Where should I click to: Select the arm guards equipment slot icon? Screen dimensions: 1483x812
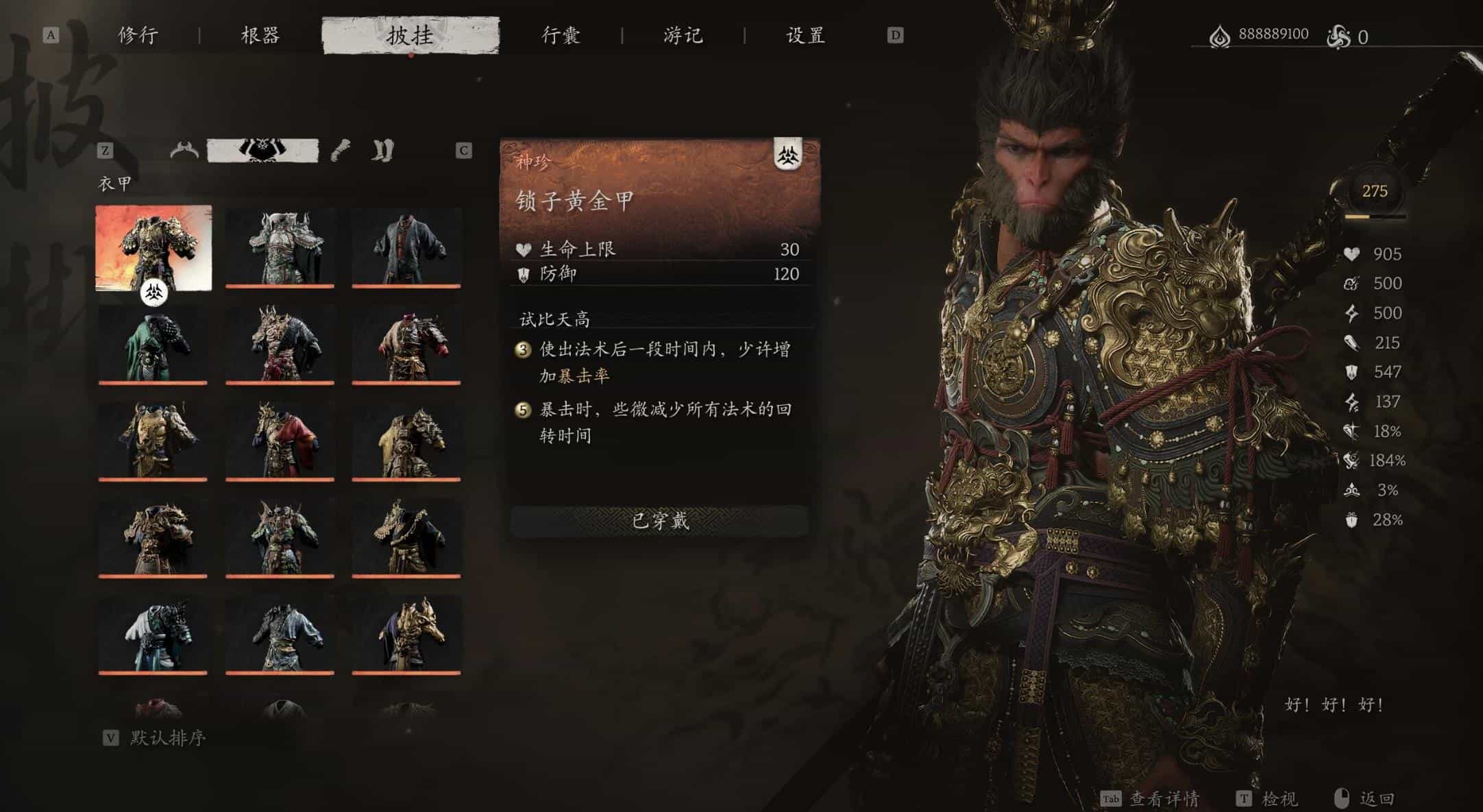coord(340,149)
